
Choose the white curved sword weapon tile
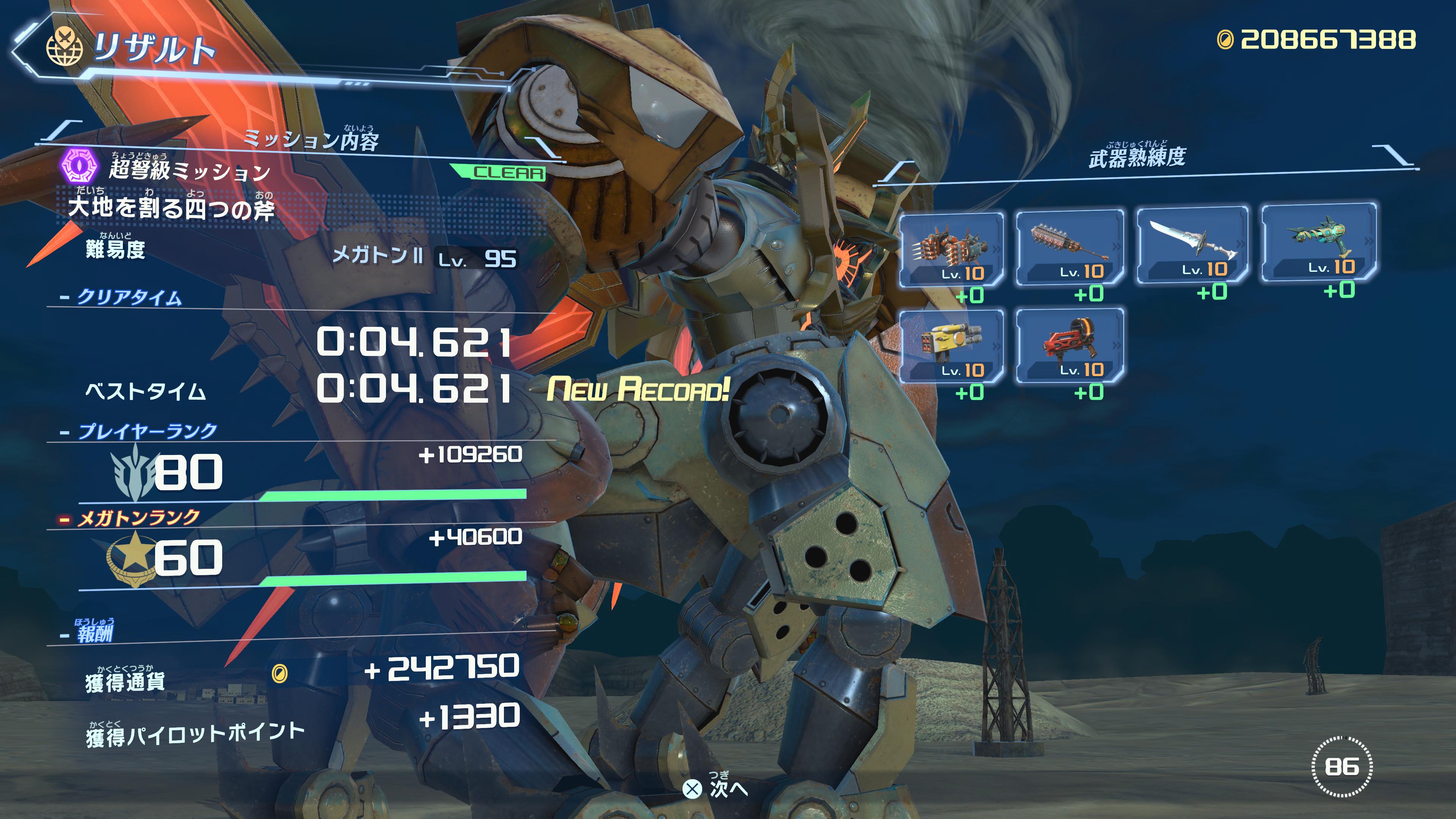[x=1192, y=245]
